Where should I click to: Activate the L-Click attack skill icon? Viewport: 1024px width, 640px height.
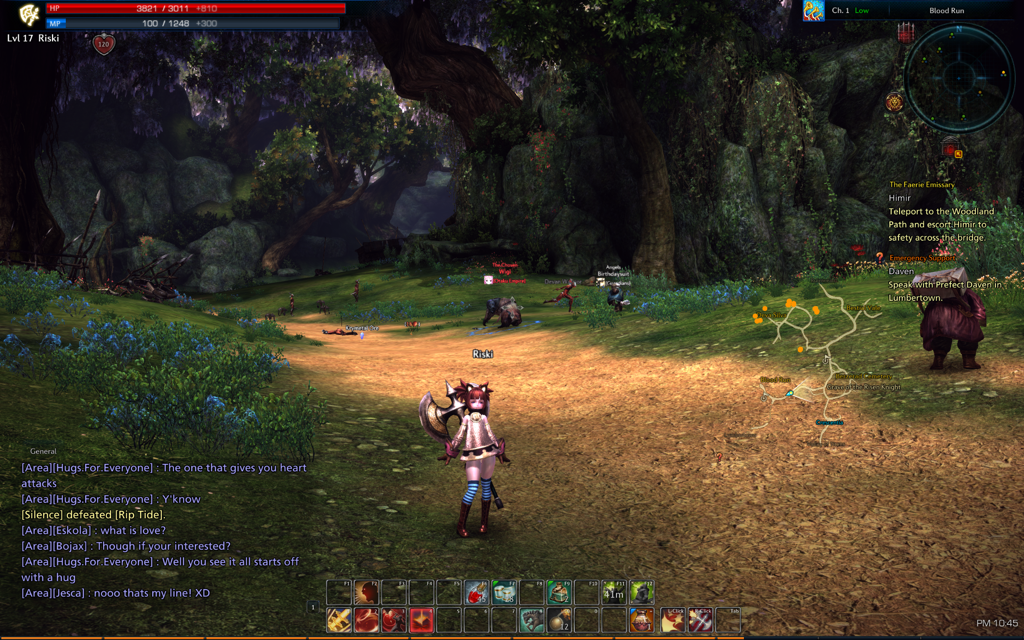point(673,620)
